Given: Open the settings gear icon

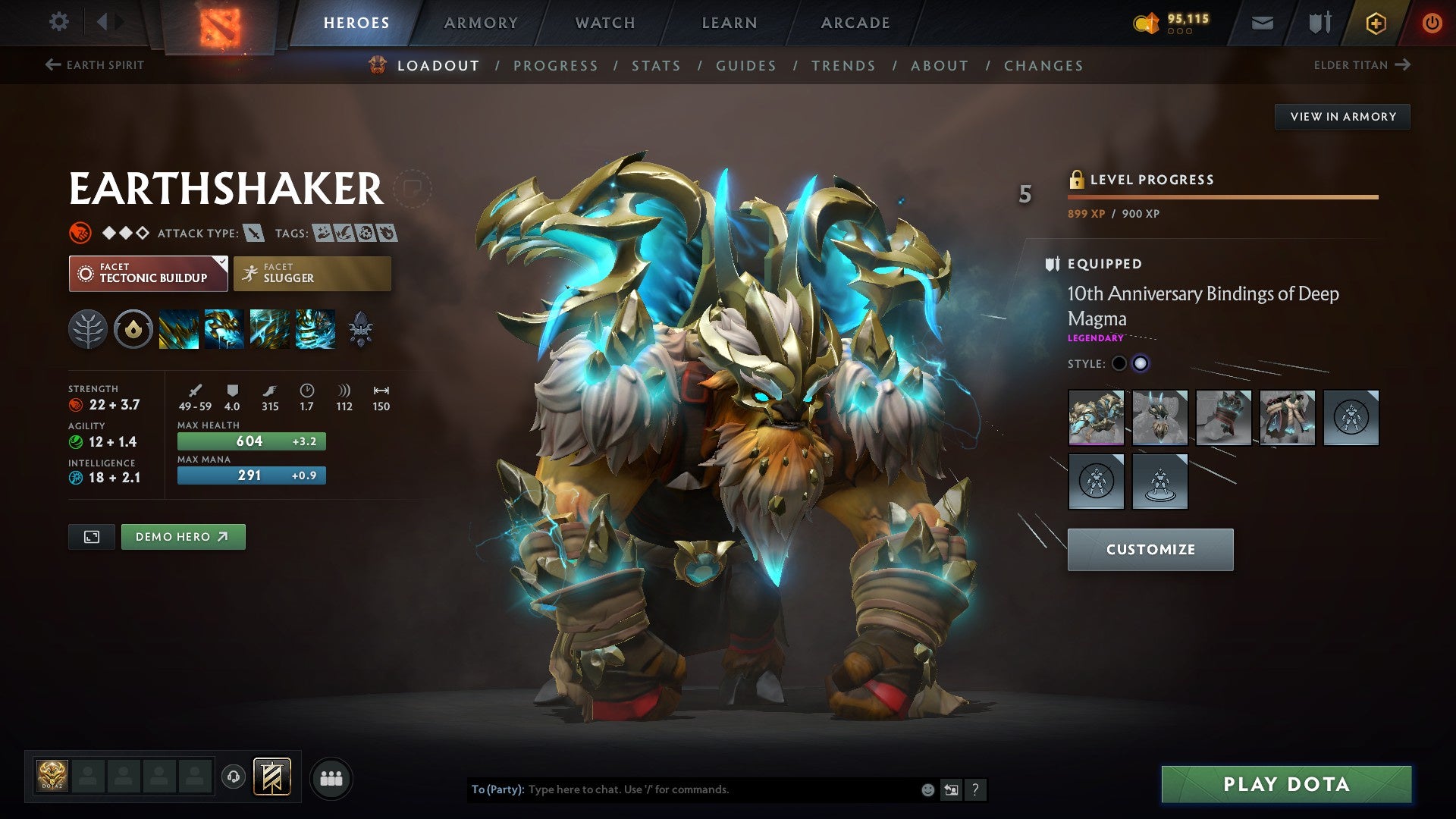Looking at the screenshot, I should (x=58, y=22).
